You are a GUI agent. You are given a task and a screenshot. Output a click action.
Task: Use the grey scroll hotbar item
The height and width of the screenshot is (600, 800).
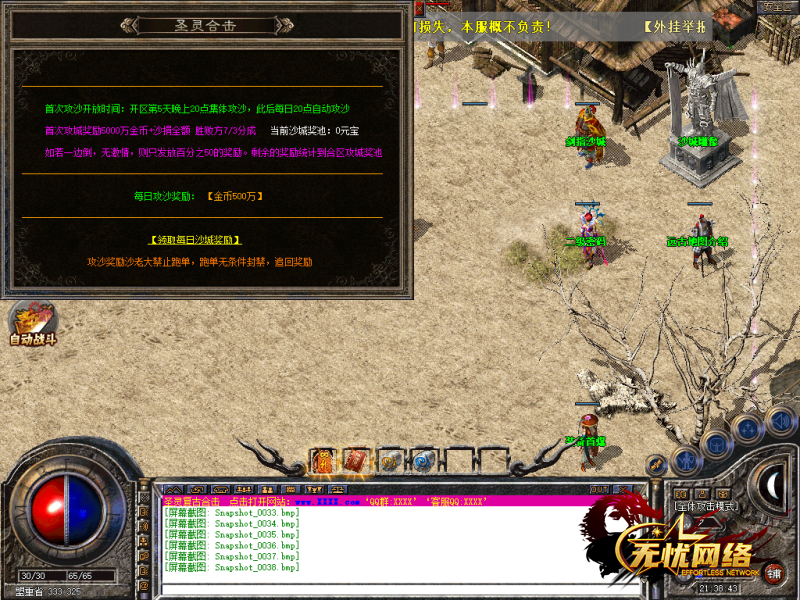[389, 461]
